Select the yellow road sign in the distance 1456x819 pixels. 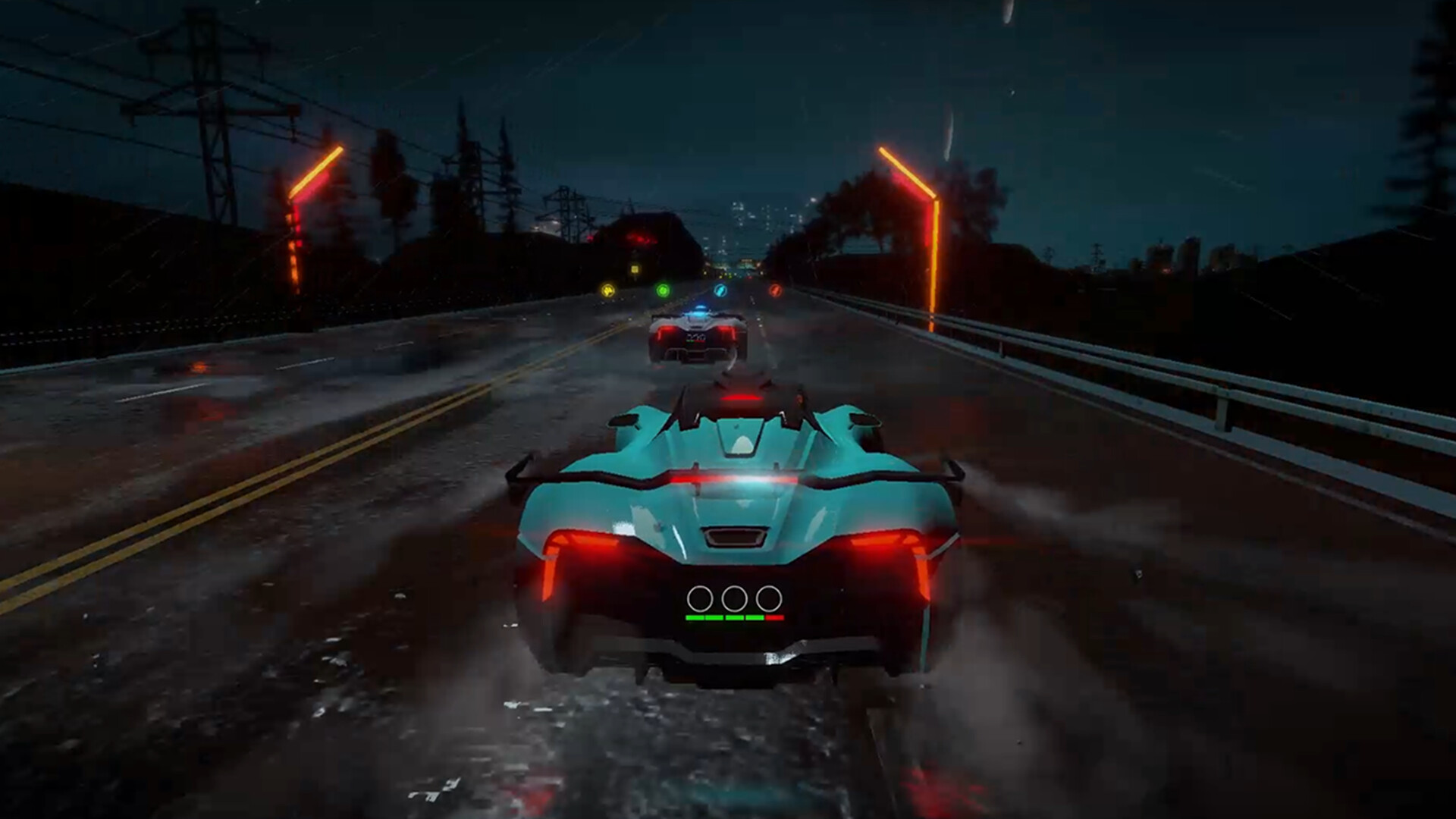click(x=634, y=268)
